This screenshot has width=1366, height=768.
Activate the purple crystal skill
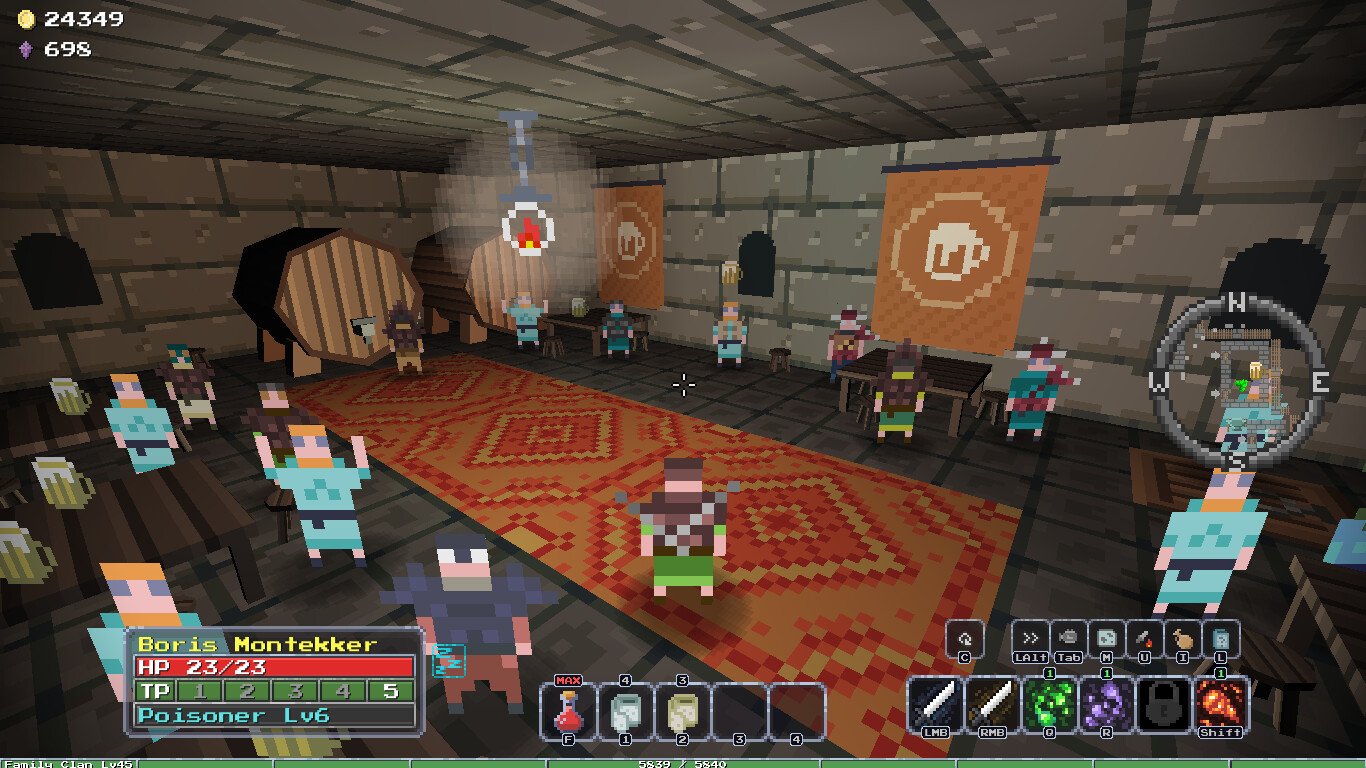click(x=1108, y=704)
